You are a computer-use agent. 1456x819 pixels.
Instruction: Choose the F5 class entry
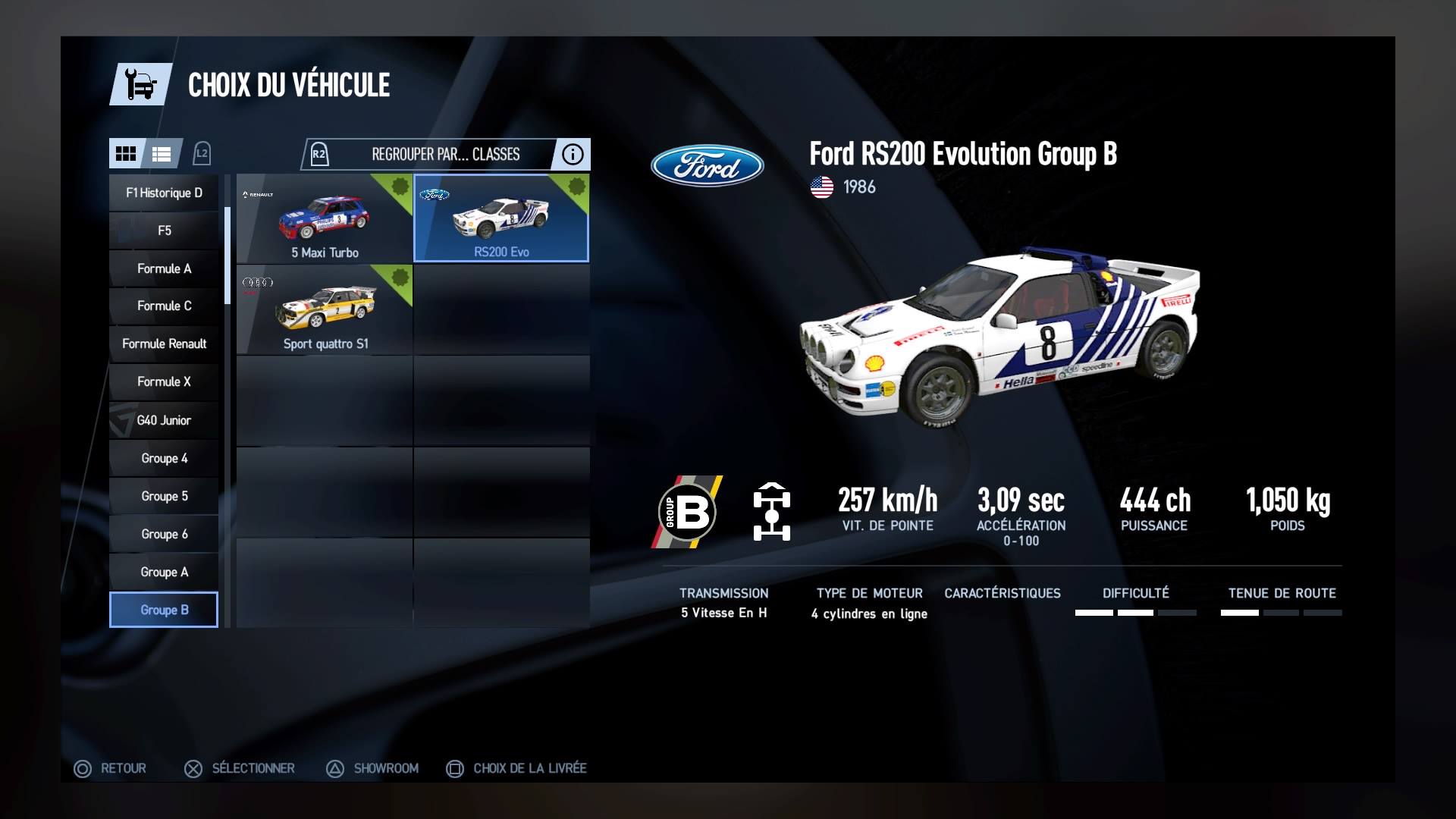point(164,231)
